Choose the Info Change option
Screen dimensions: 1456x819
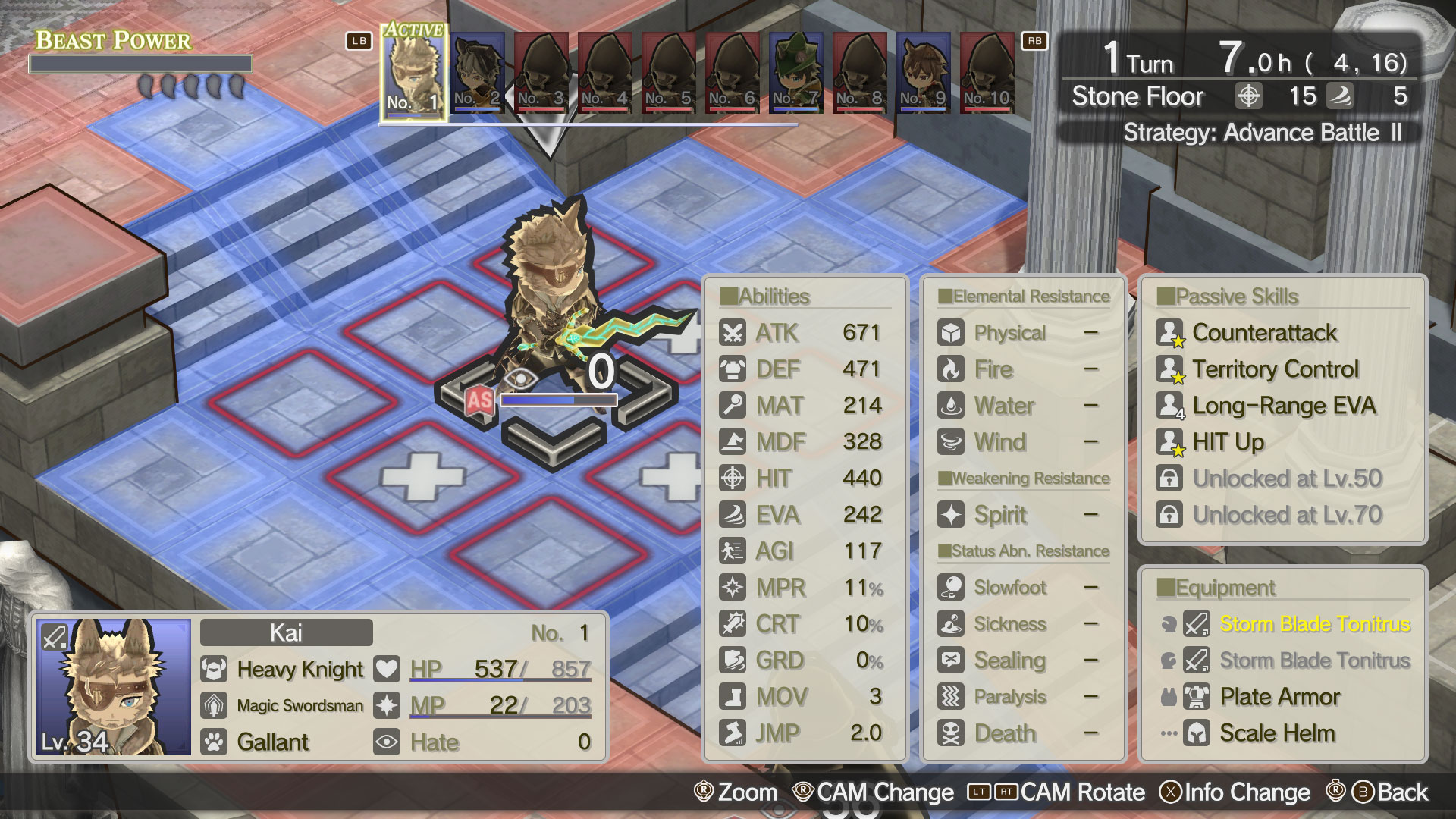coord(1246,792)
